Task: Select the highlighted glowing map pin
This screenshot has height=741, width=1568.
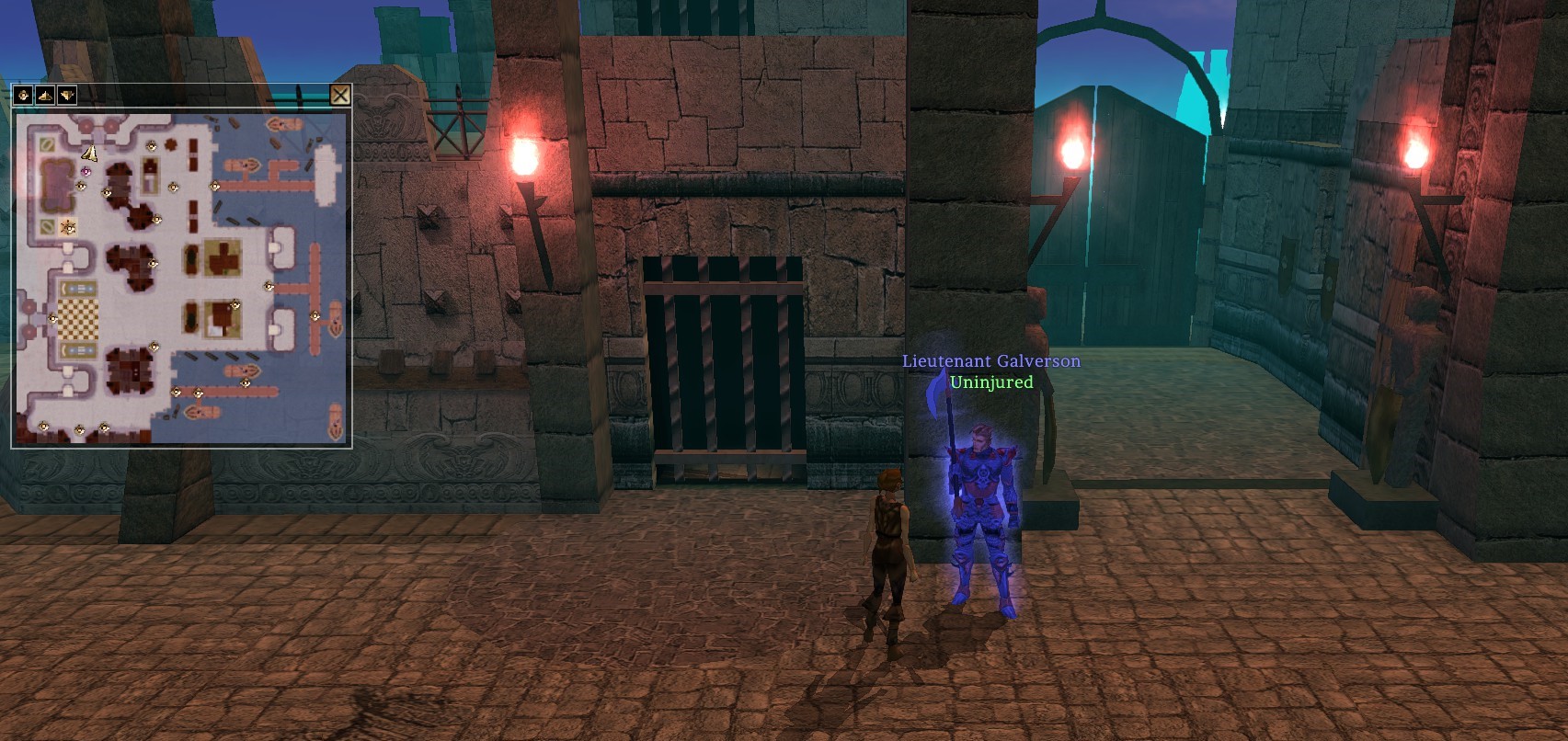Action: click(68, 226)
